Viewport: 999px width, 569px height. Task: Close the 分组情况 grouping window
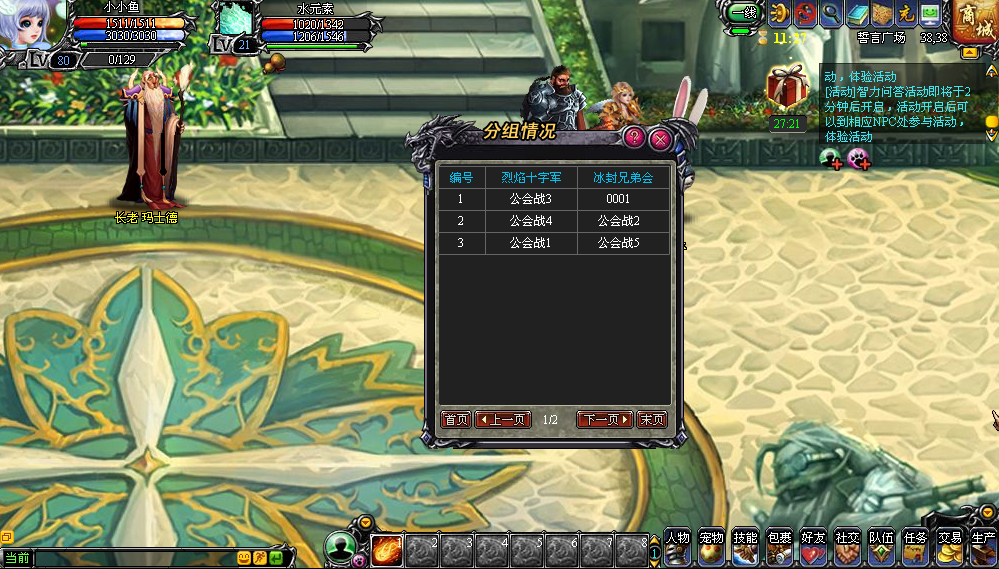[659, 139]
